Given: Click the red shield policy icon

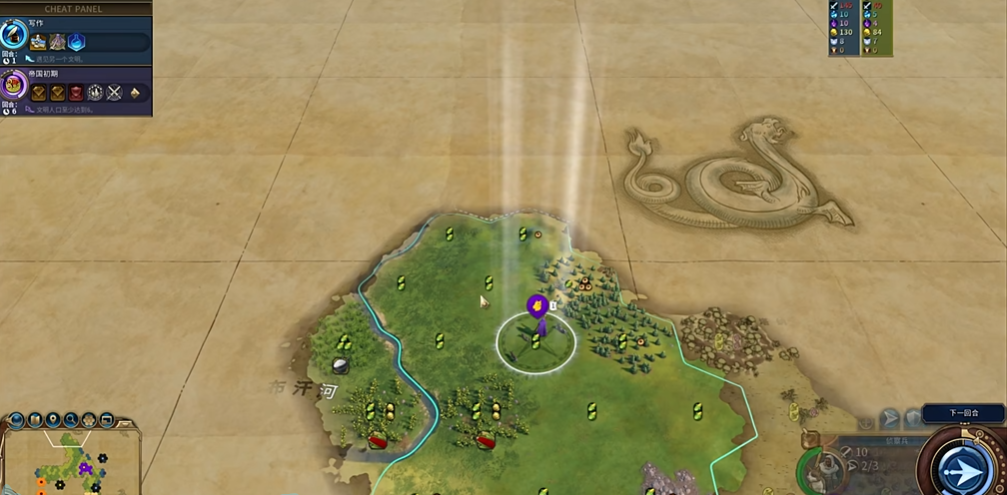Looking at the screenshot, I should click(76, 93).
